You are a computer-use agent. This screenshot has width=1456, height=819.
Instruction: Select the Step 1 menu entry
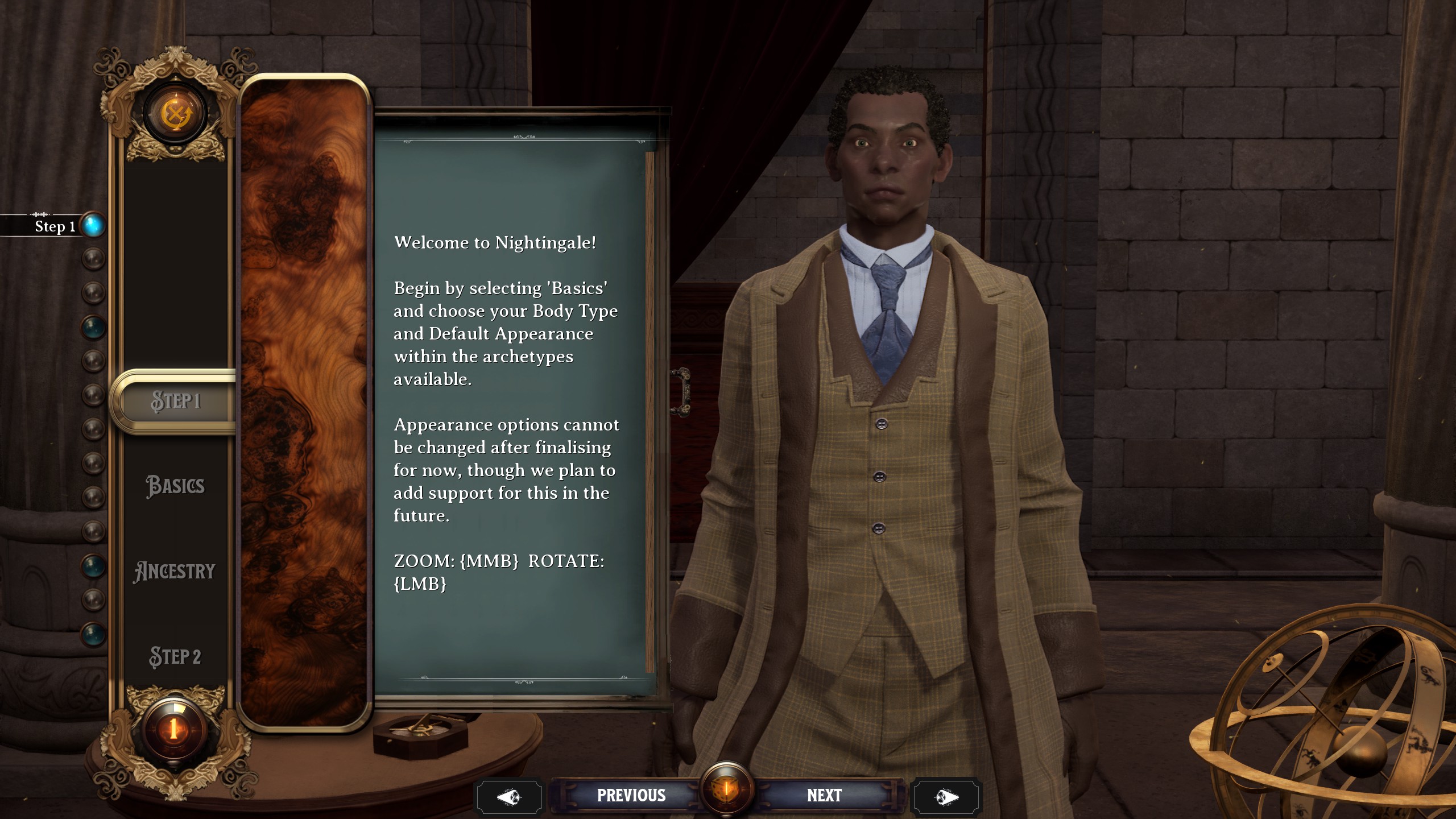click(176, 401)
